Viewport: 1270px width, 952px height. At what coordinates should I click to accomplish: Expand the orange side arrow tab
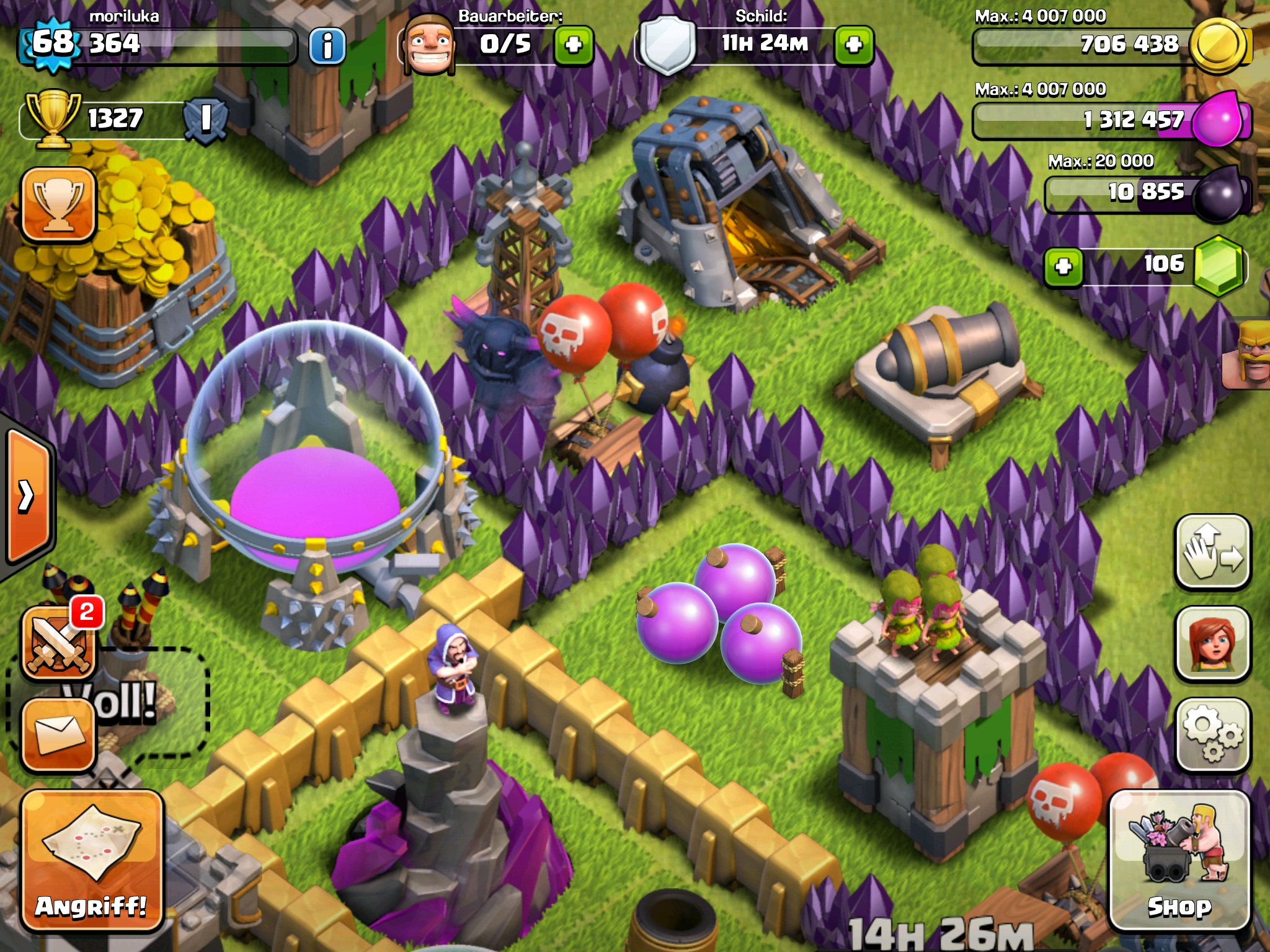(x=28, y=496)
